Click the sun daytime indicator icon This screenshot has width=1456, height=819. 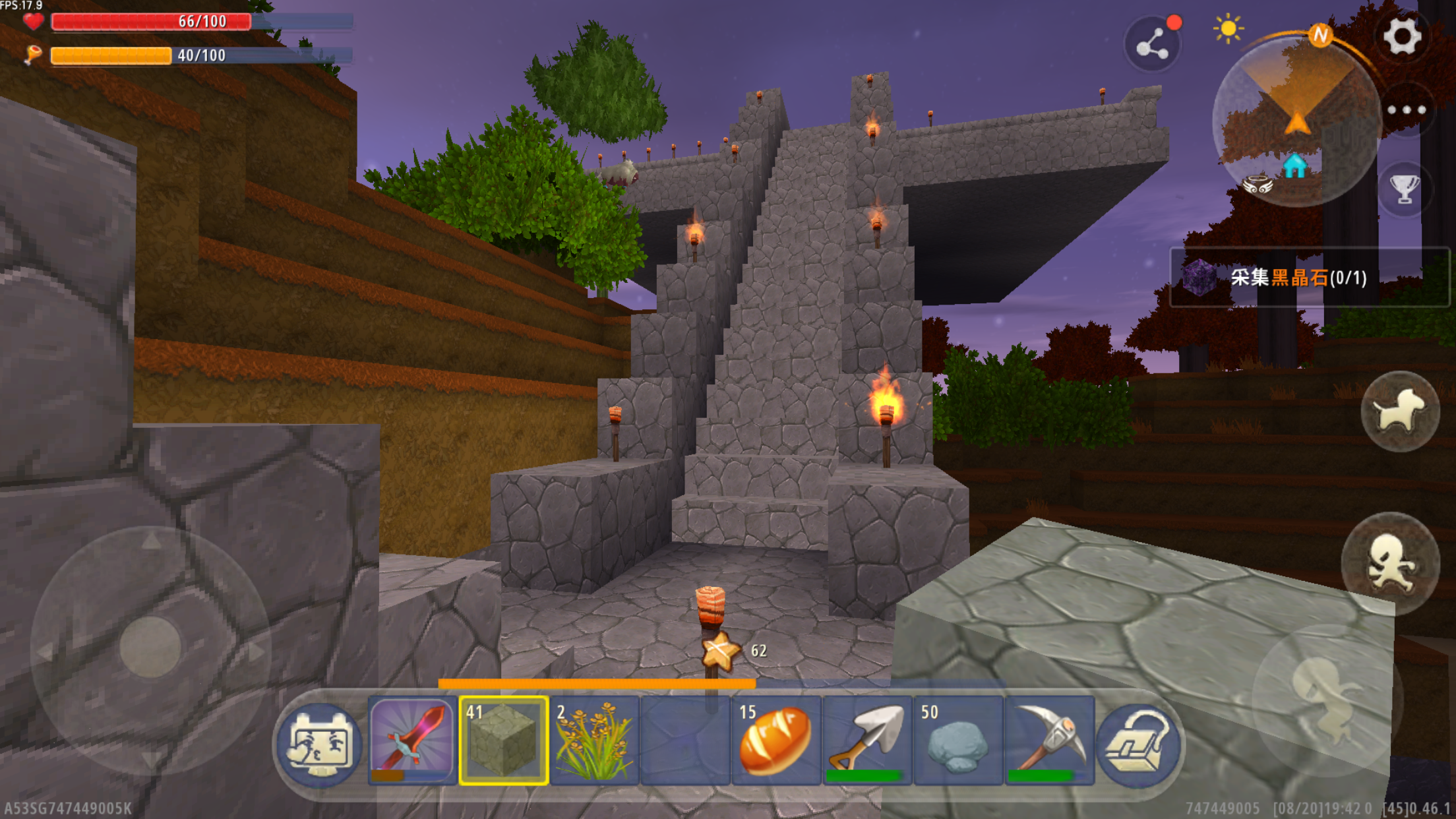pos(1227,29)
